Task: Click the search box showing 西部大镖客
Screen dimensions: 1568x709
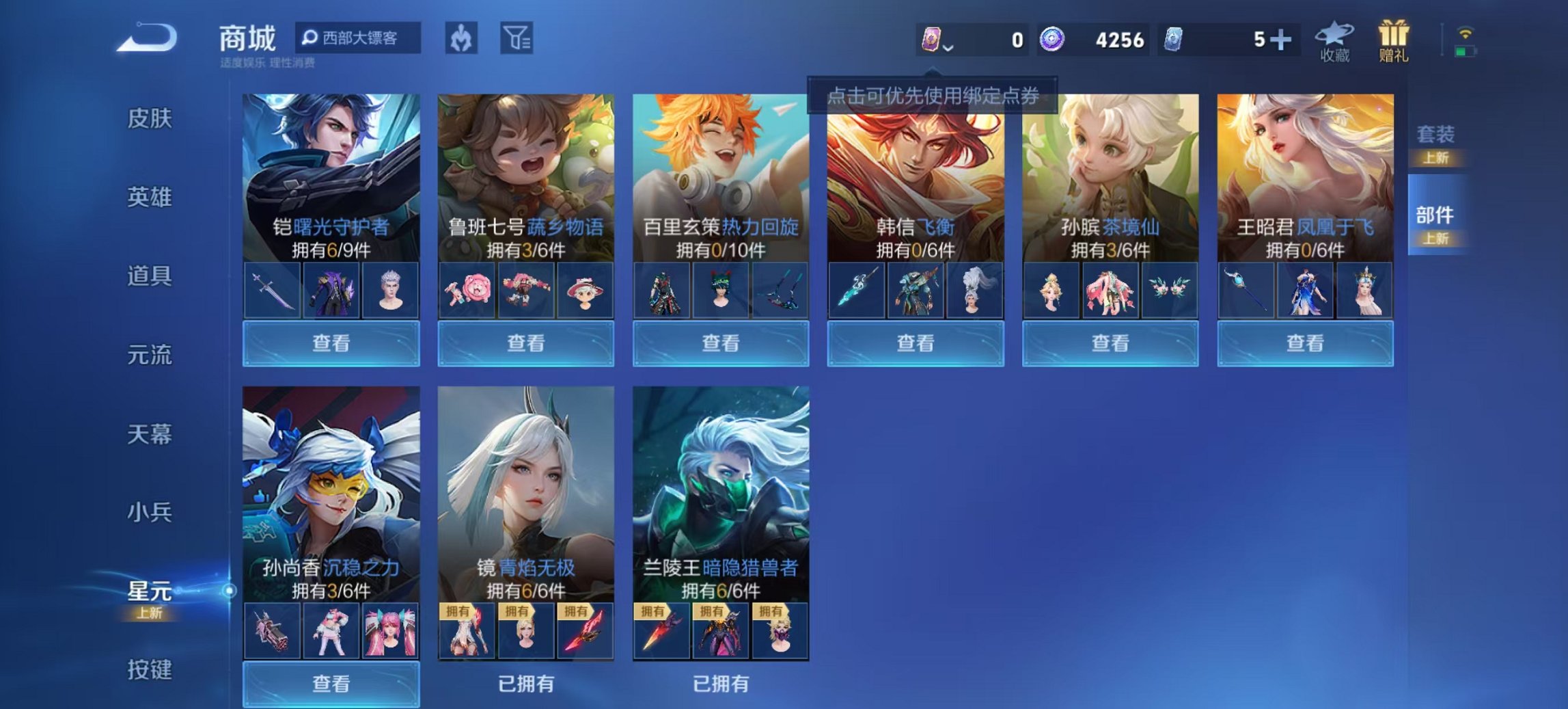Action: pos(359,40)
